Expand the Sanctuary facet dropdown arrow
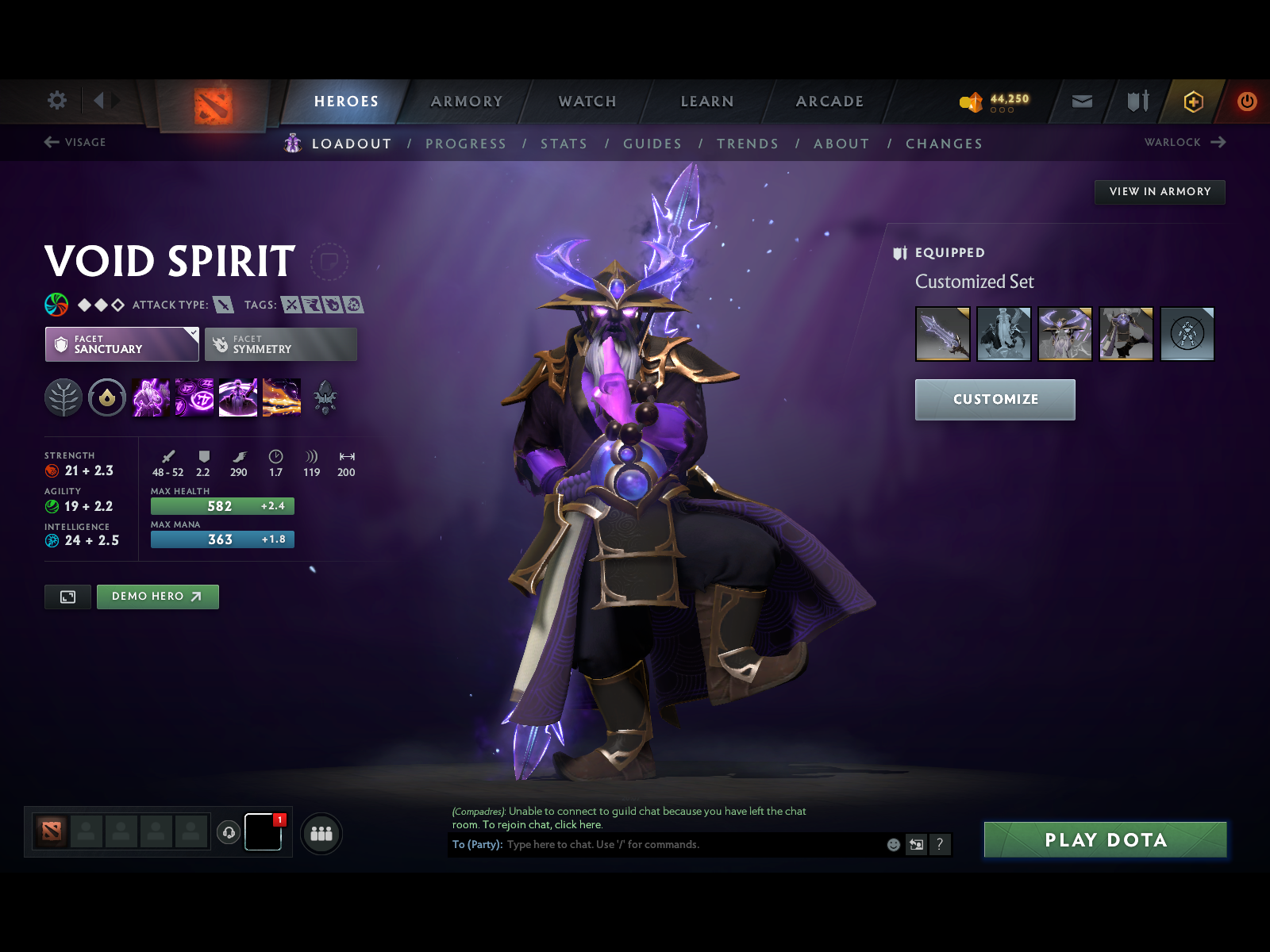Screen dimensions: 1270x952 tap(191, 334)
